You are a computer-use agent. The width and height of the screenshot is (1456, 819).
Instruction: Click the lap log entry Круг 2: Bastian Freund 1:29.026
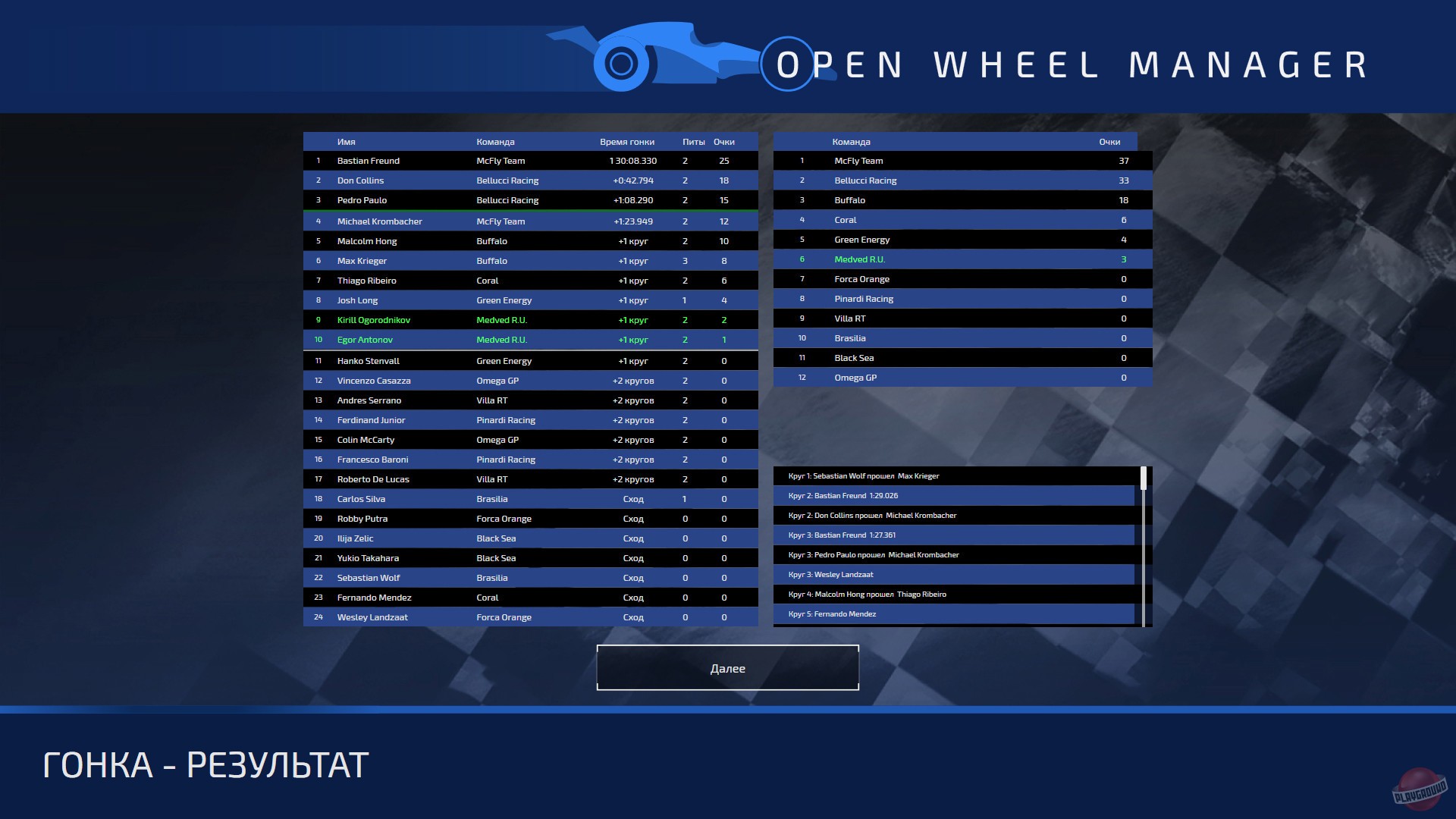[955, 495]
